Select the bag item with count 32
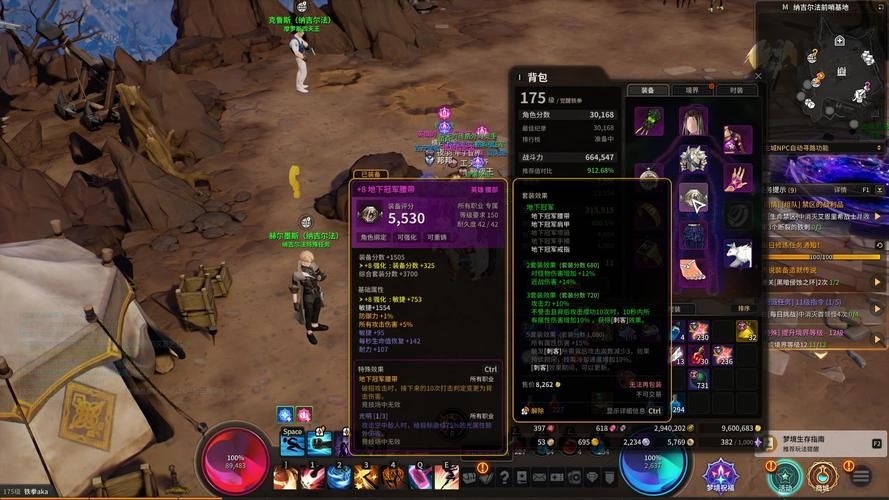Image resolution: width=889 pixels, height=500 pixels. pyautogui.click(x=744, y=331)
